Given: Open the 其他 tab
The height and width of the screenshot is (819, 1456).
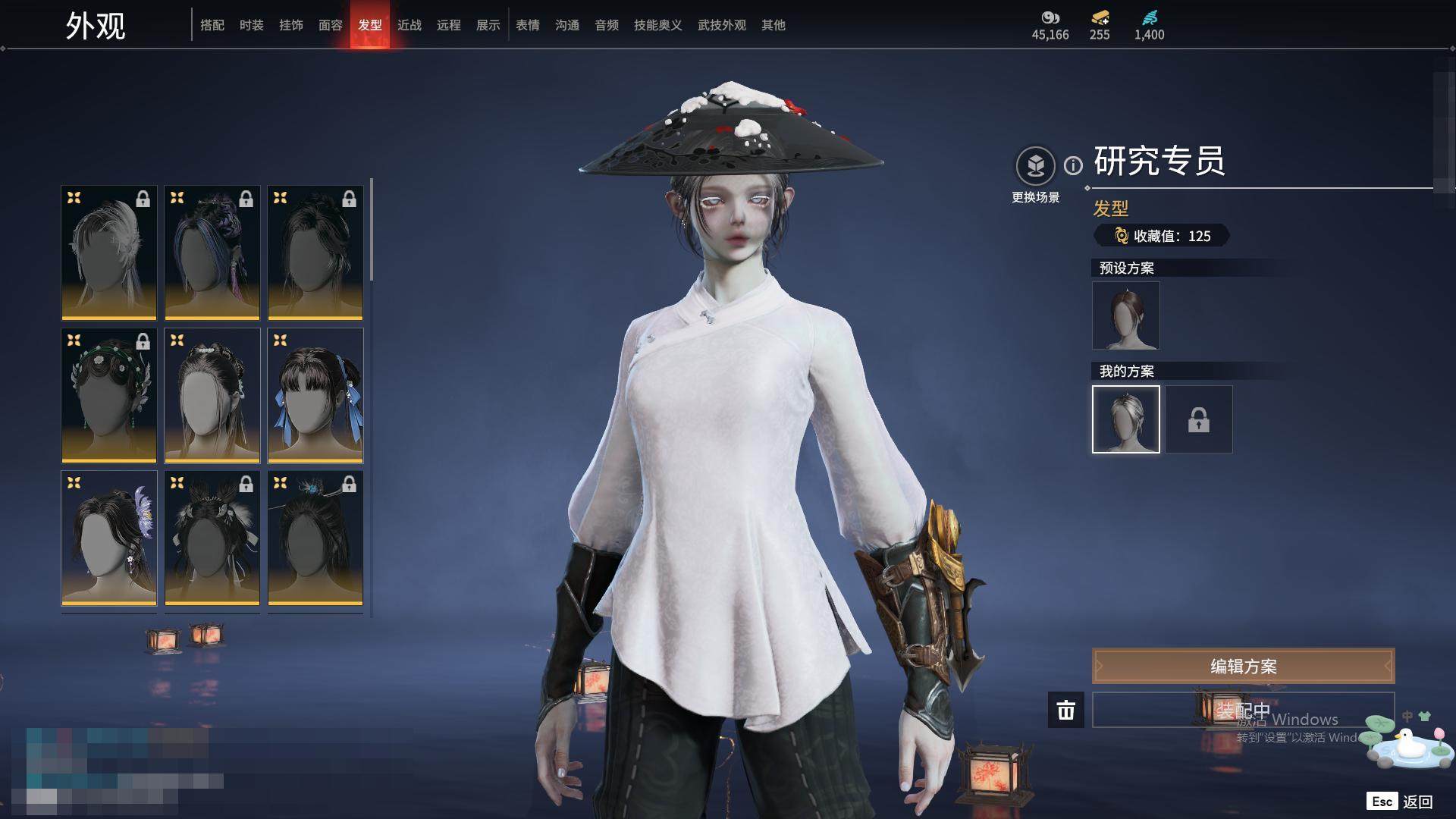Looking at the screenshot, I should [x=773, y=25].
